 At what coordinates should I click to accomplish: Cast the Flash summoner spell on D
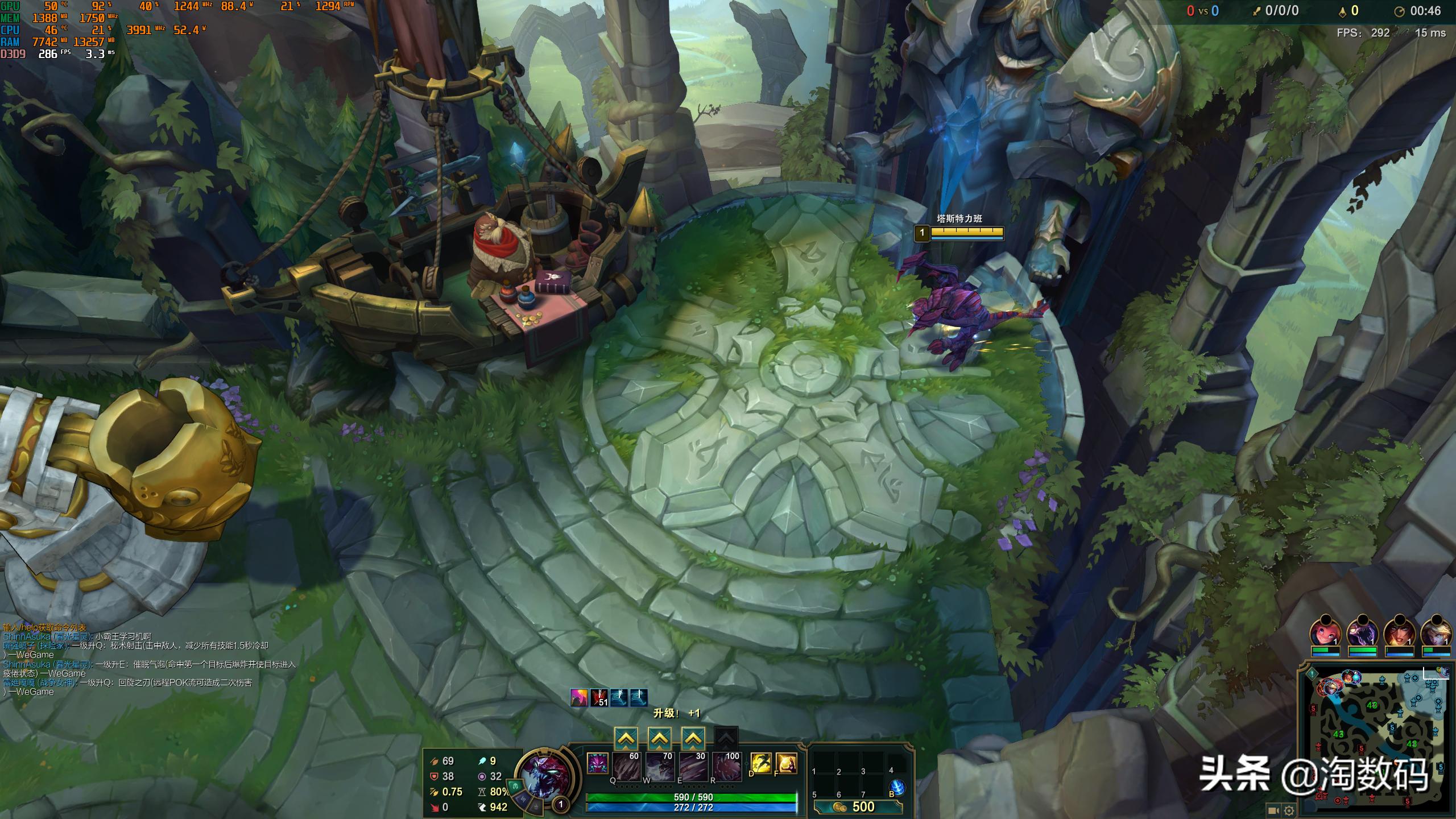click(x=761, y=763)
